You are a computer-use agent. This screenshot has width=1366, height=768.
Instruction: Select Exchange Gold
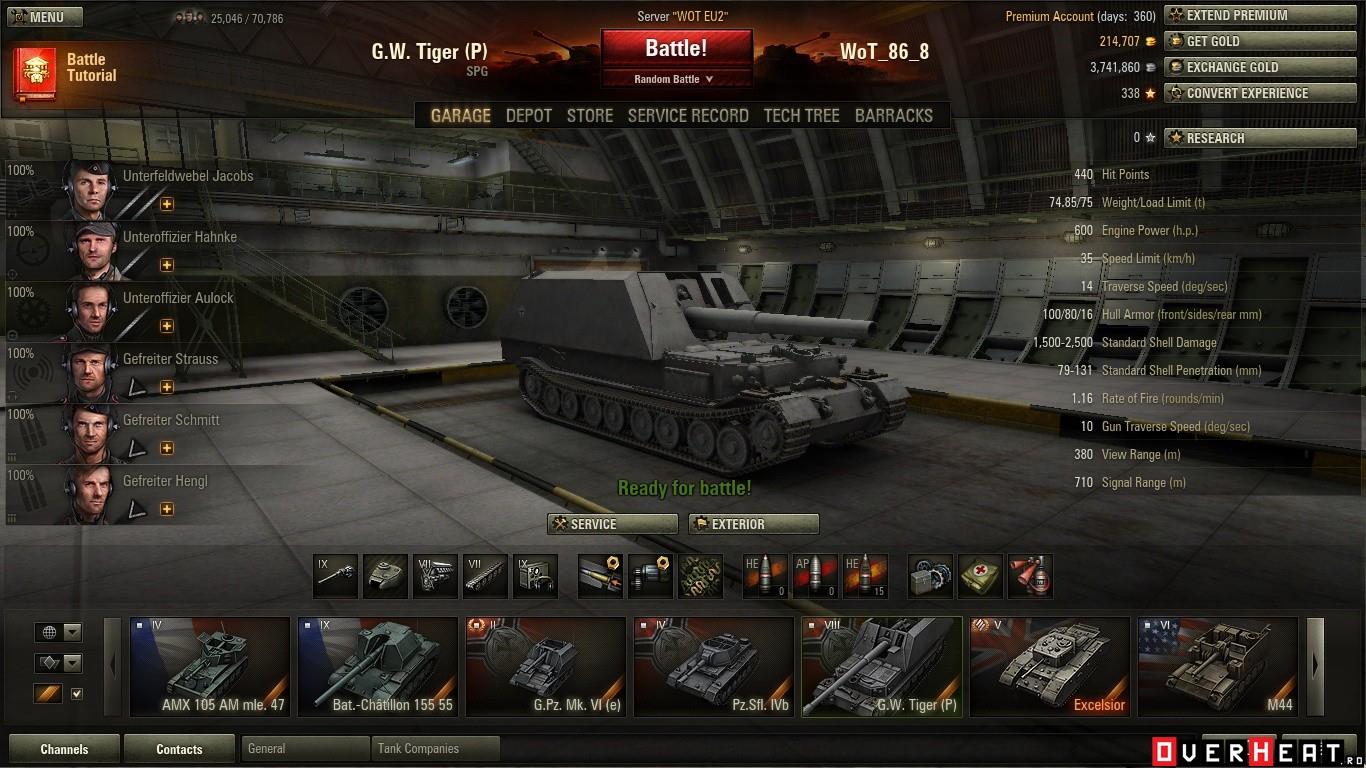[x=1246, y=67]
